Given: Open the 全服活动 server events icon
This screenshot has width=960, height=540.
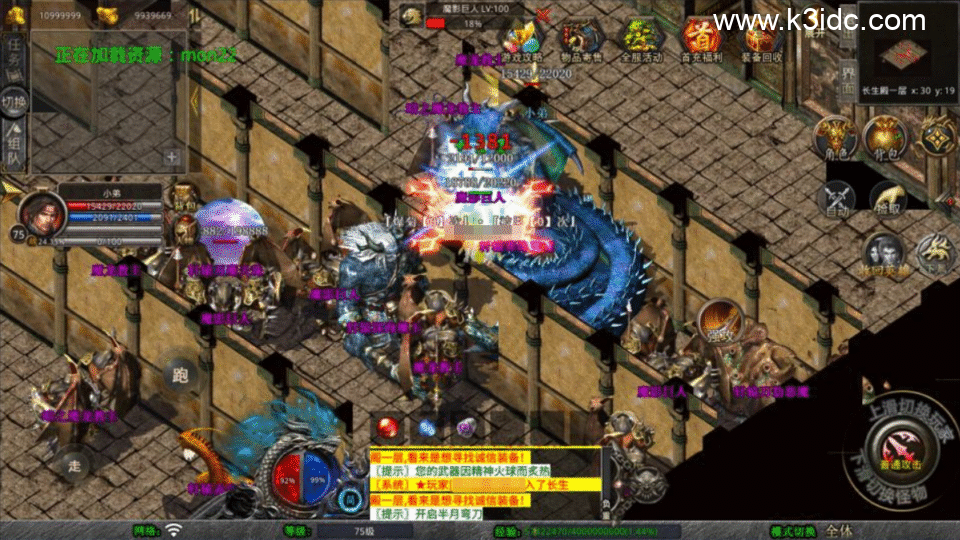Looking at the screenshot, I should (642, 38).
